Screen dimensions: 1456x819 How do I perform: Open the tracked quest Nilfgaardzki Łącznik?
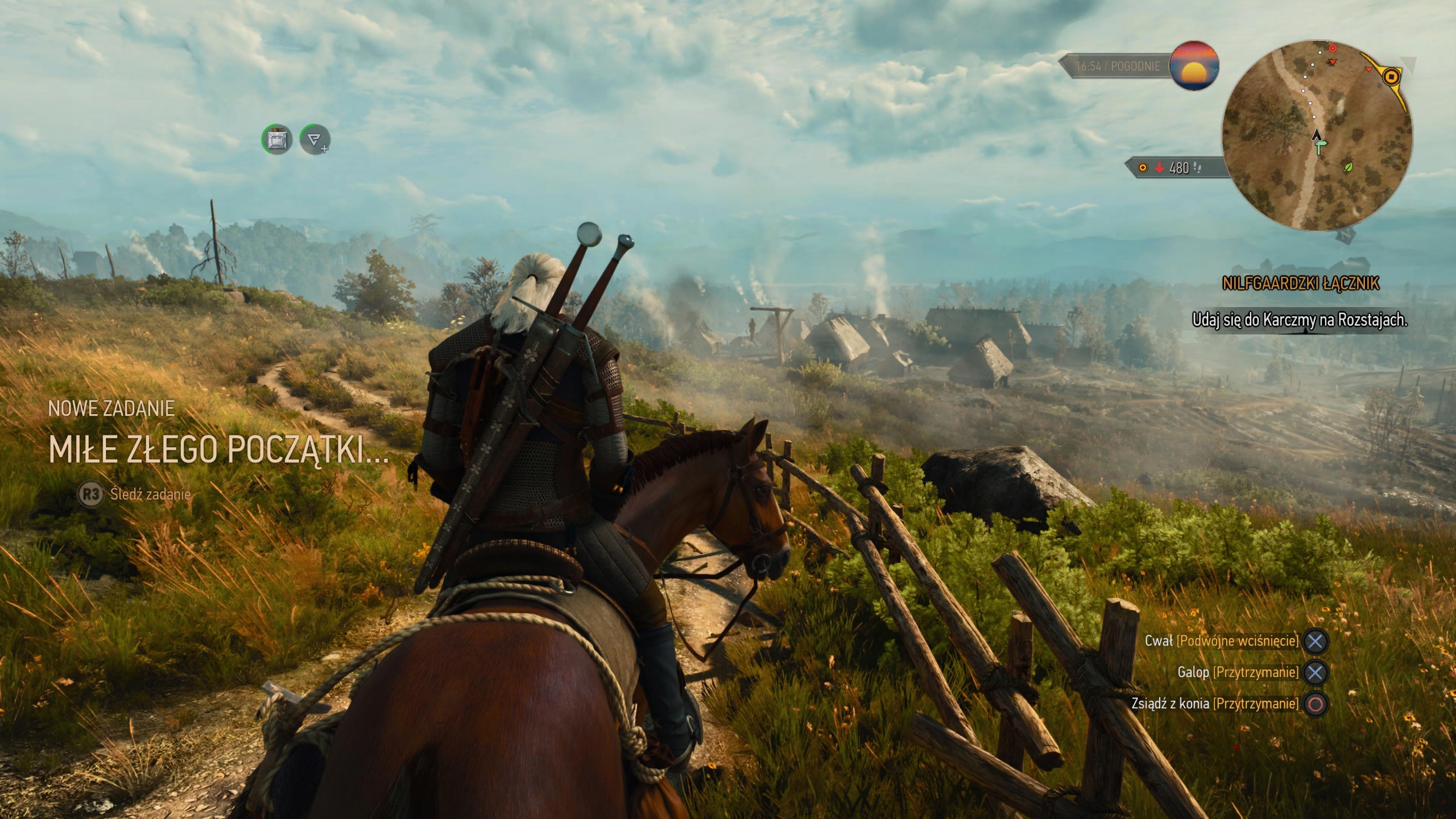click(1300, 283)
